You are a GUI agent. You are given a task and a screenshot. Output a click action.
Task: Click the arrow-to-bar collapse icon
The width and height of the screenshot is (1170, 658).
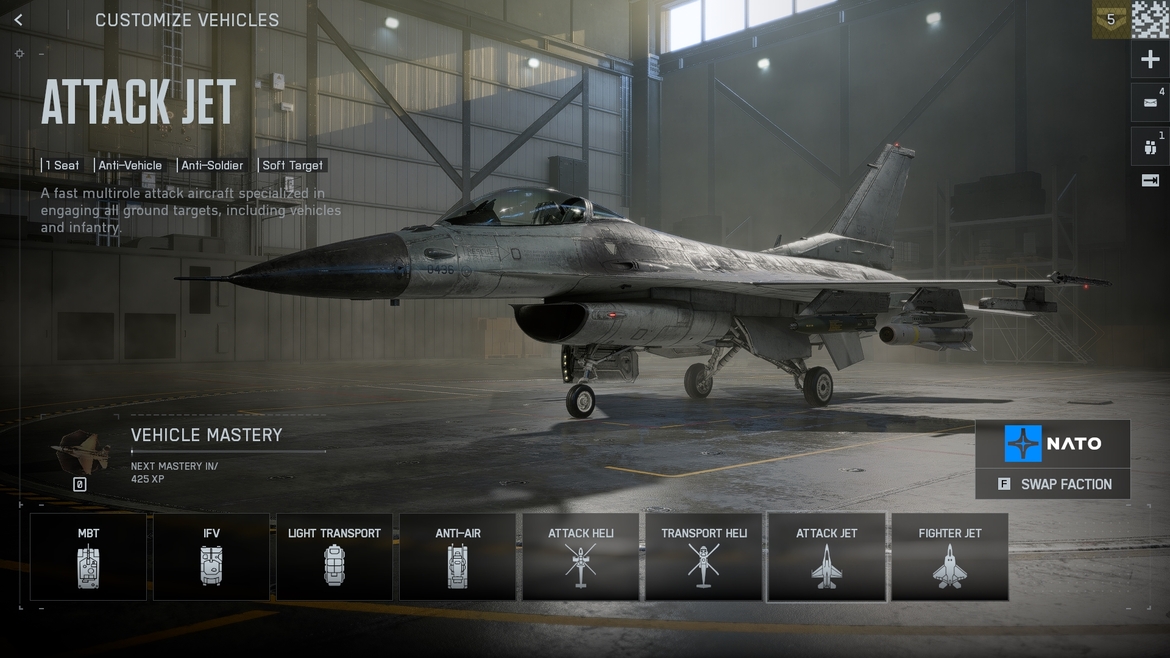click(1150, 181)
